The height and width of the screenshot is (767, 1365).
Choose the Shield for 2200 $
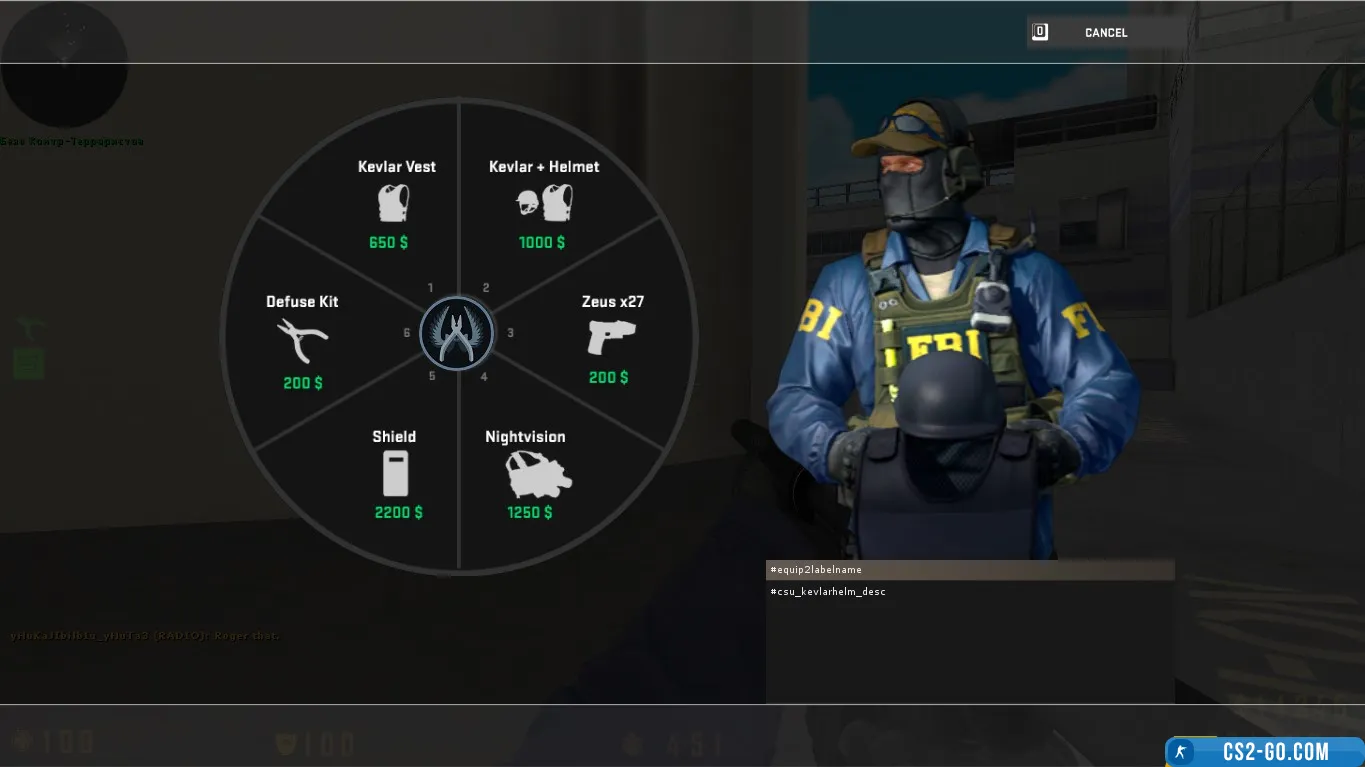tap(395, 474)
